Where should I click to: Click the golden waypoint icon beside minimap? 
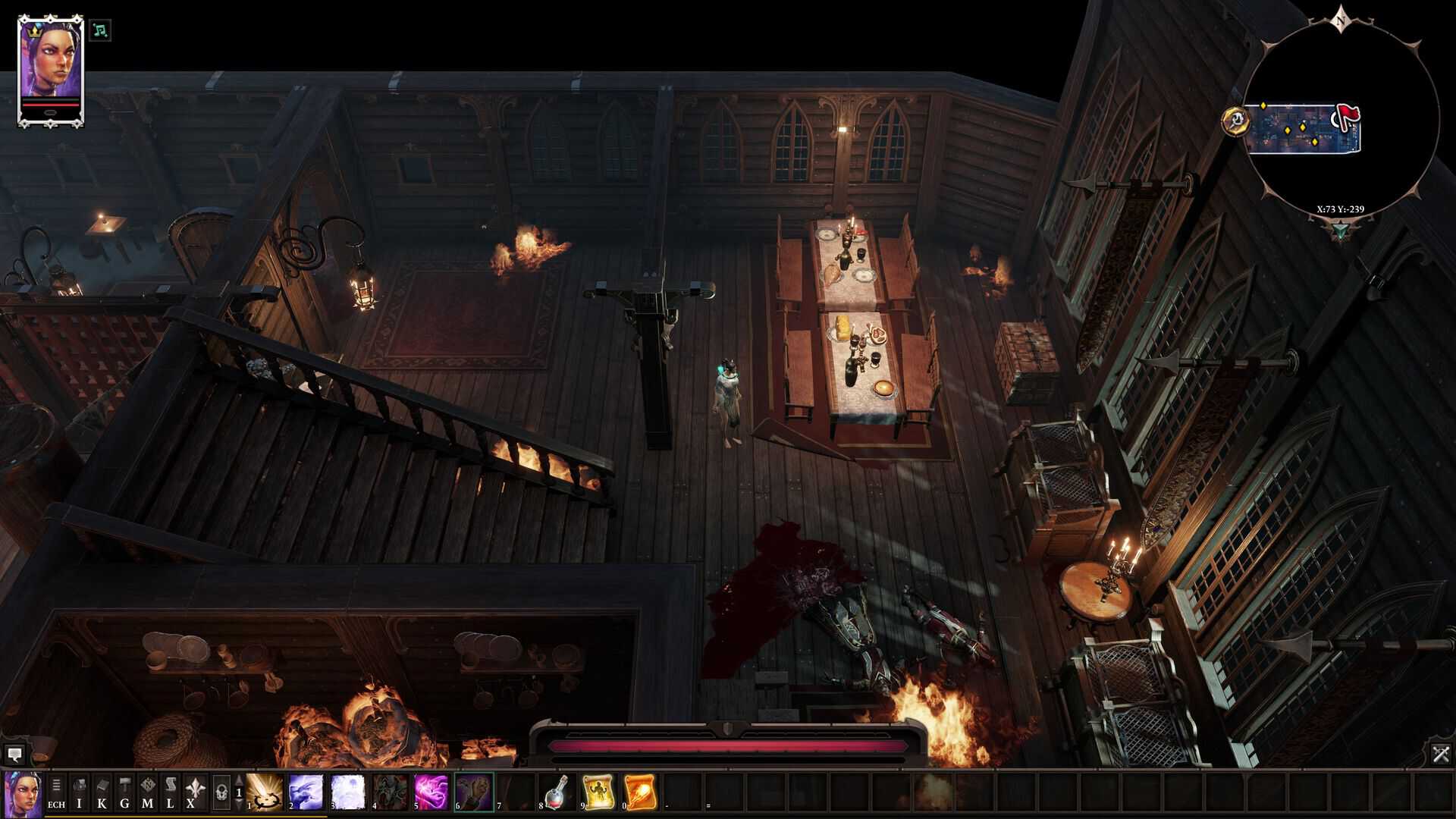click(x=1235, y=120)
